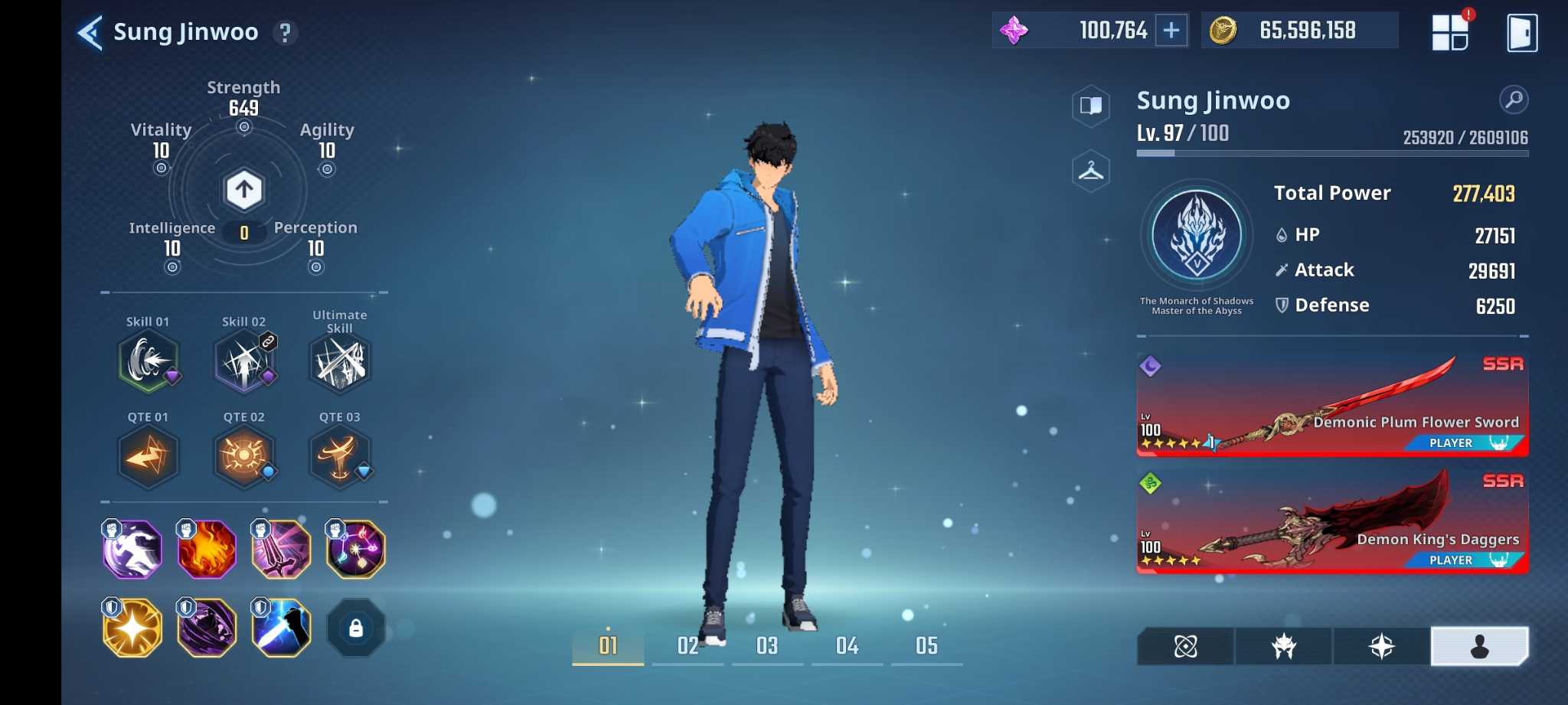The height and width of the screenshot is (705, 1568).
Task: Open the question mark help icon
Action: coord(285,33)
